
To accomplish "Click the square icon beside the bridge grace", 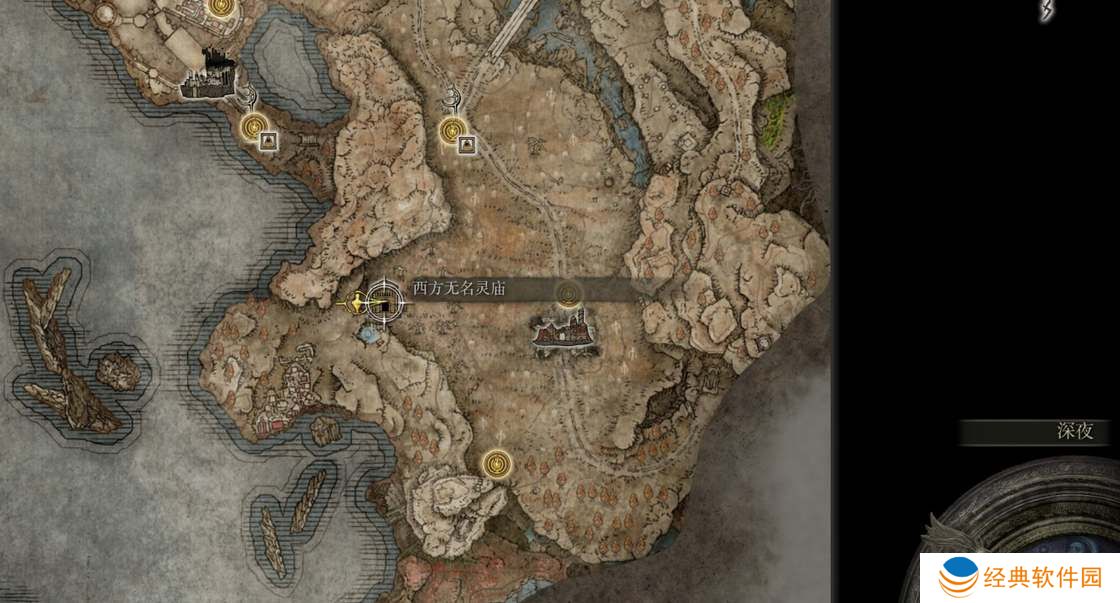I will click(x=466, y=146).
